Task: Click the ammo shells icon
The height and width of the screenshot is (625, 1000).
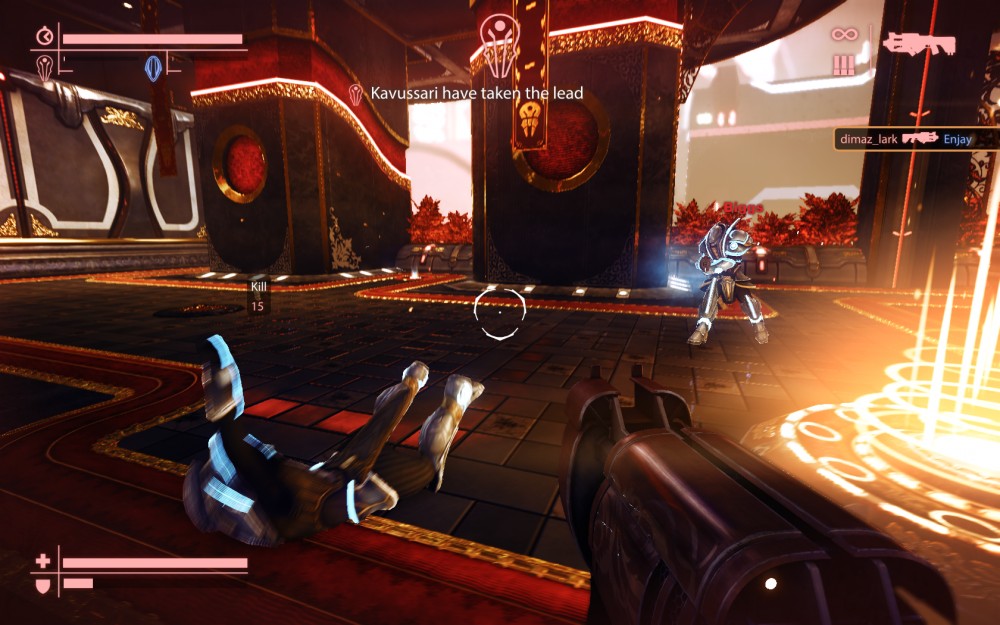Action: [x=844, y=65]
